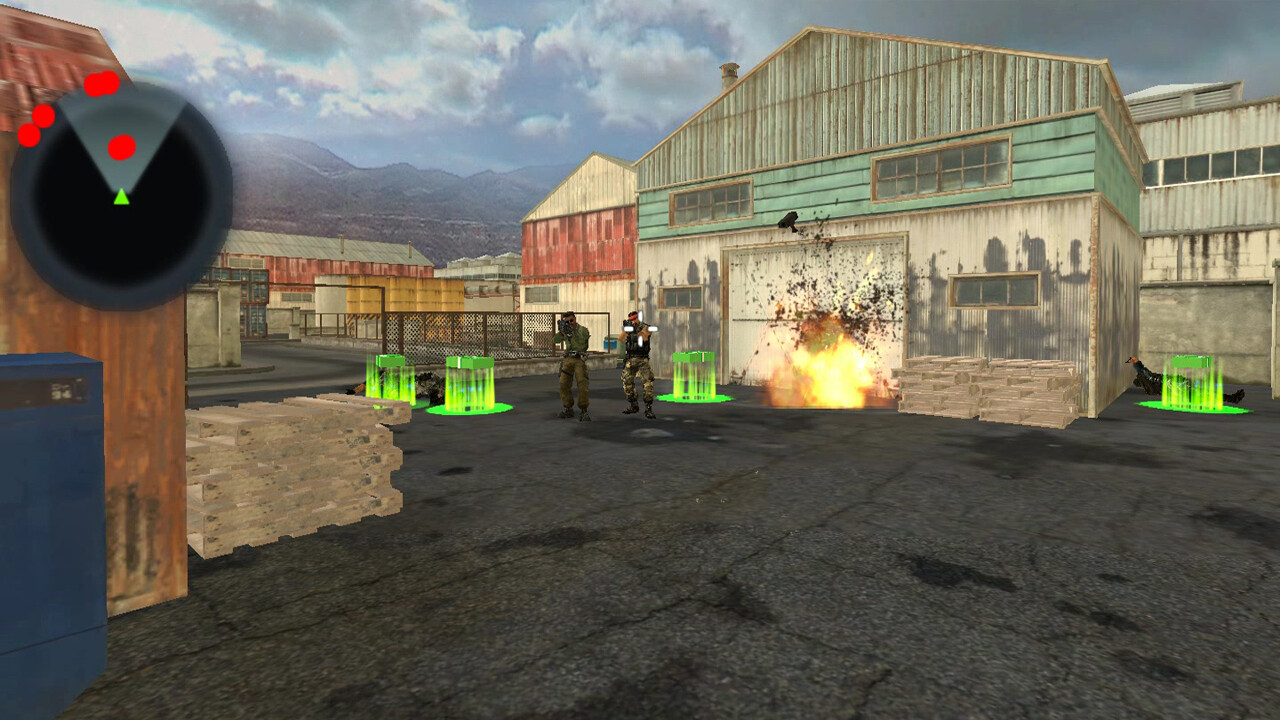Screen dimensions: 1280x720
Task: Click the topmost red enemy blip on radar
Action: (103, 84)
